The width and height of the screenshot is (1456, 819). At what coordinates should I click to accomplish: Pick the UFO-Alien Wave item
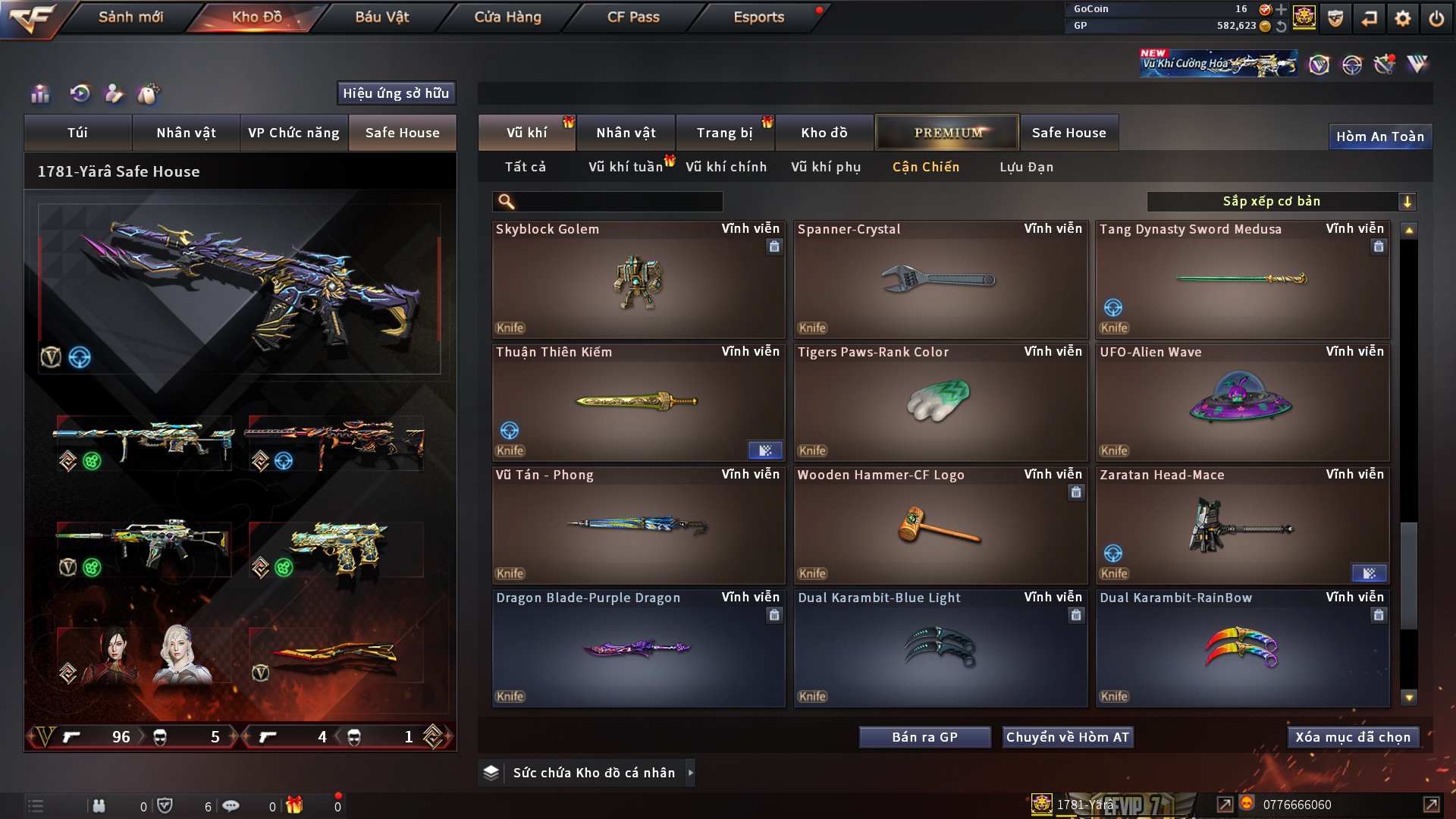[x=1241, y=403]
